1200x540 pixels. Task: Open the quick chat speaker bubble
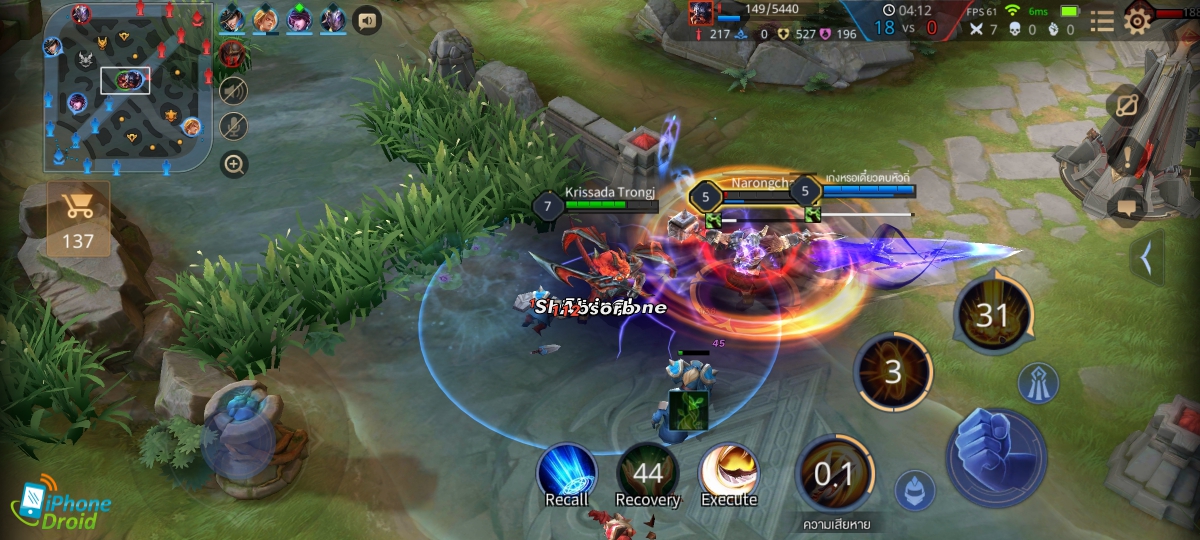[368, 19]
